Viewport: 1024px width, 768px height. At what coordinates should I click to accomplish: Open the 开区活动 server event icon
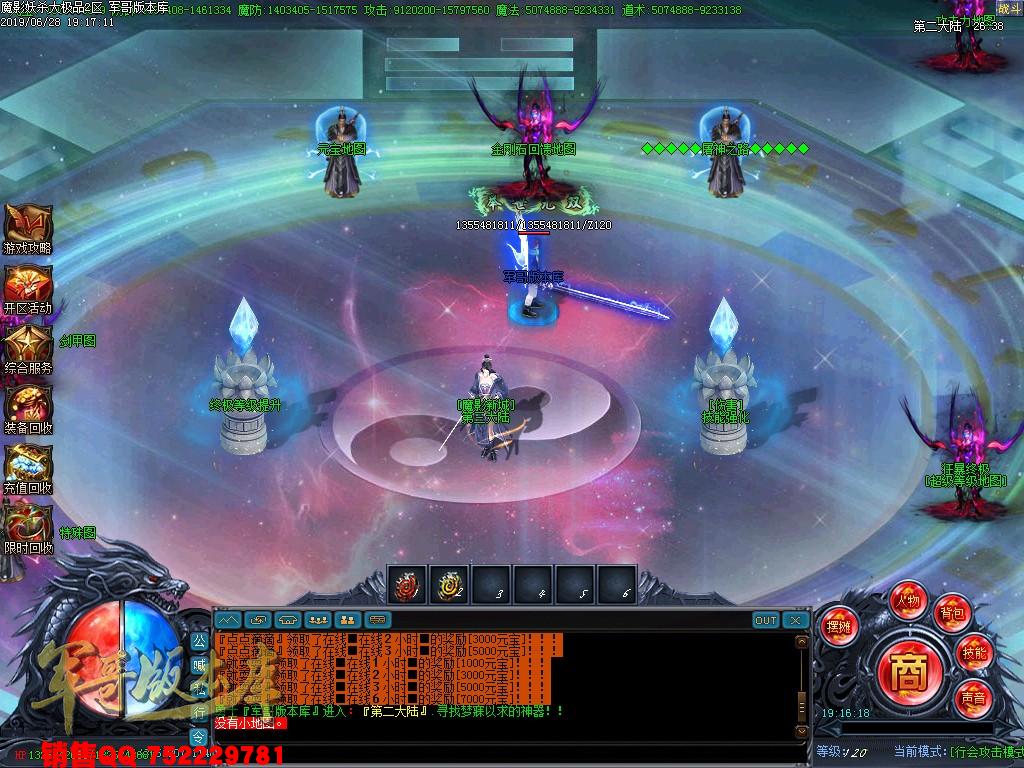pyautogui.click(x=27, y=285)
